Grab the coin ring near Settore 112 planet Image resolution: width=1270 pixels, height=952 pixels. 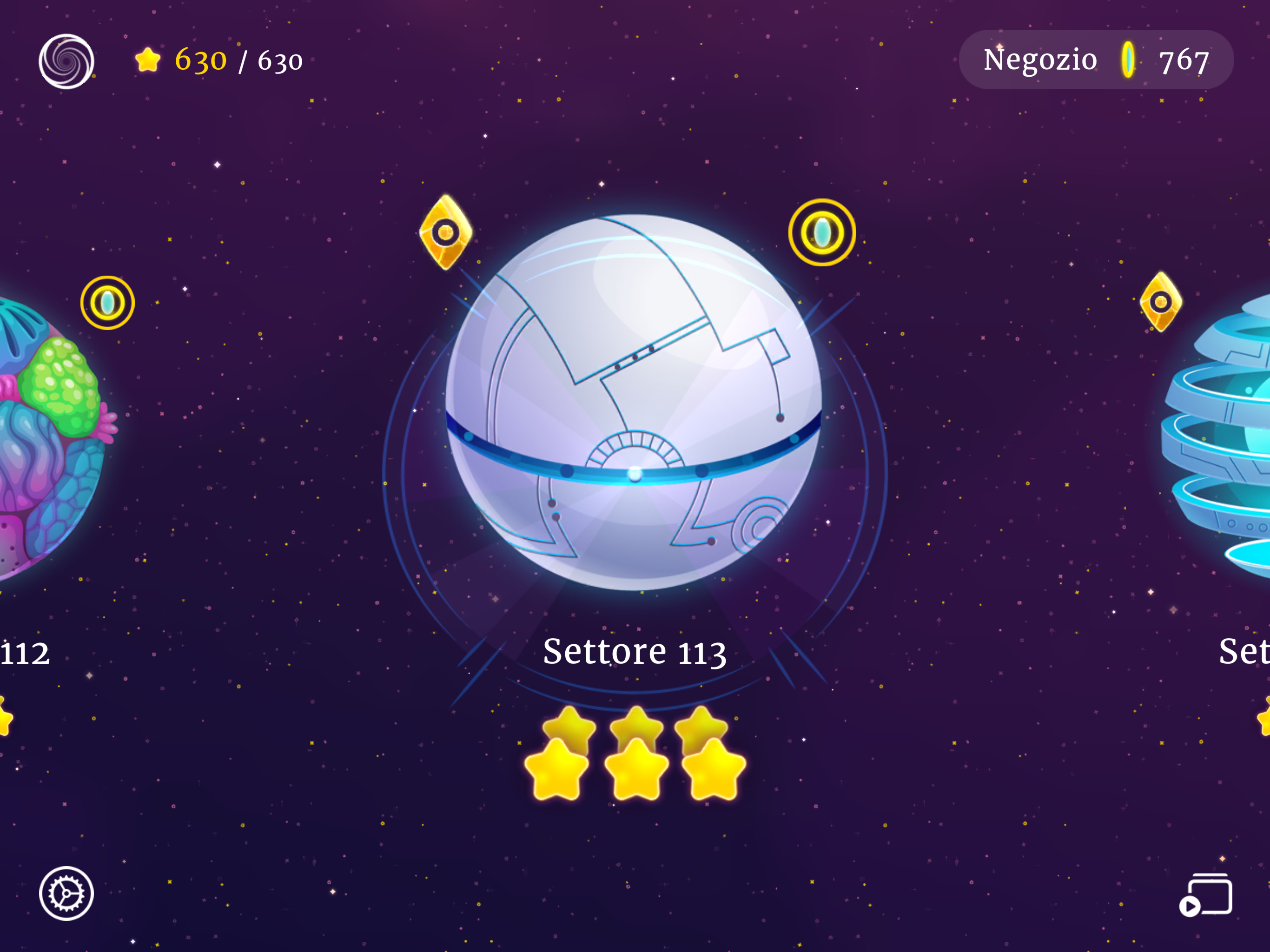tap(107, 302)
